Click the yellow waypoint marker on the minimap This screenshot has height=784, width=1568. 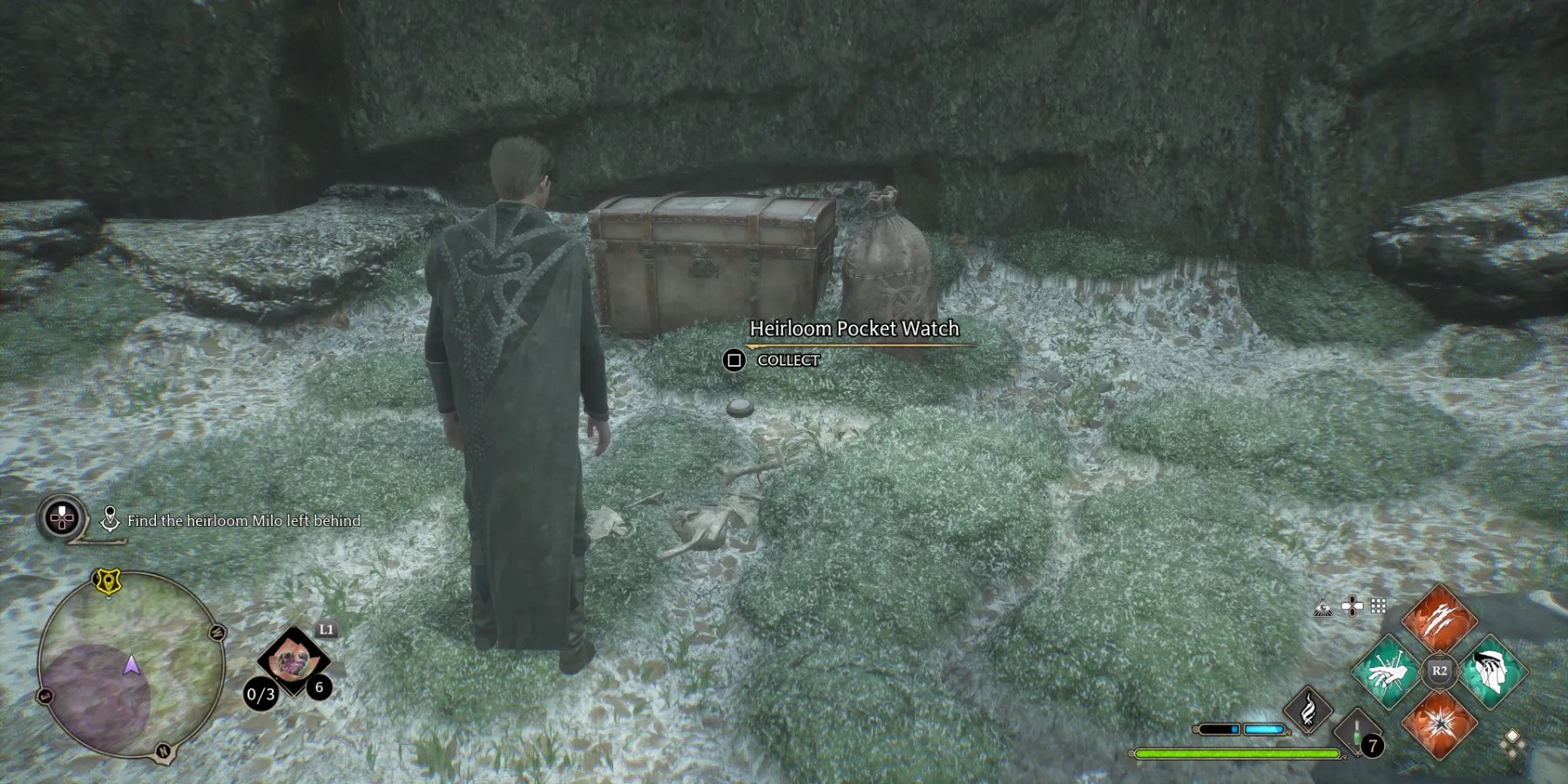click(107, 580)
